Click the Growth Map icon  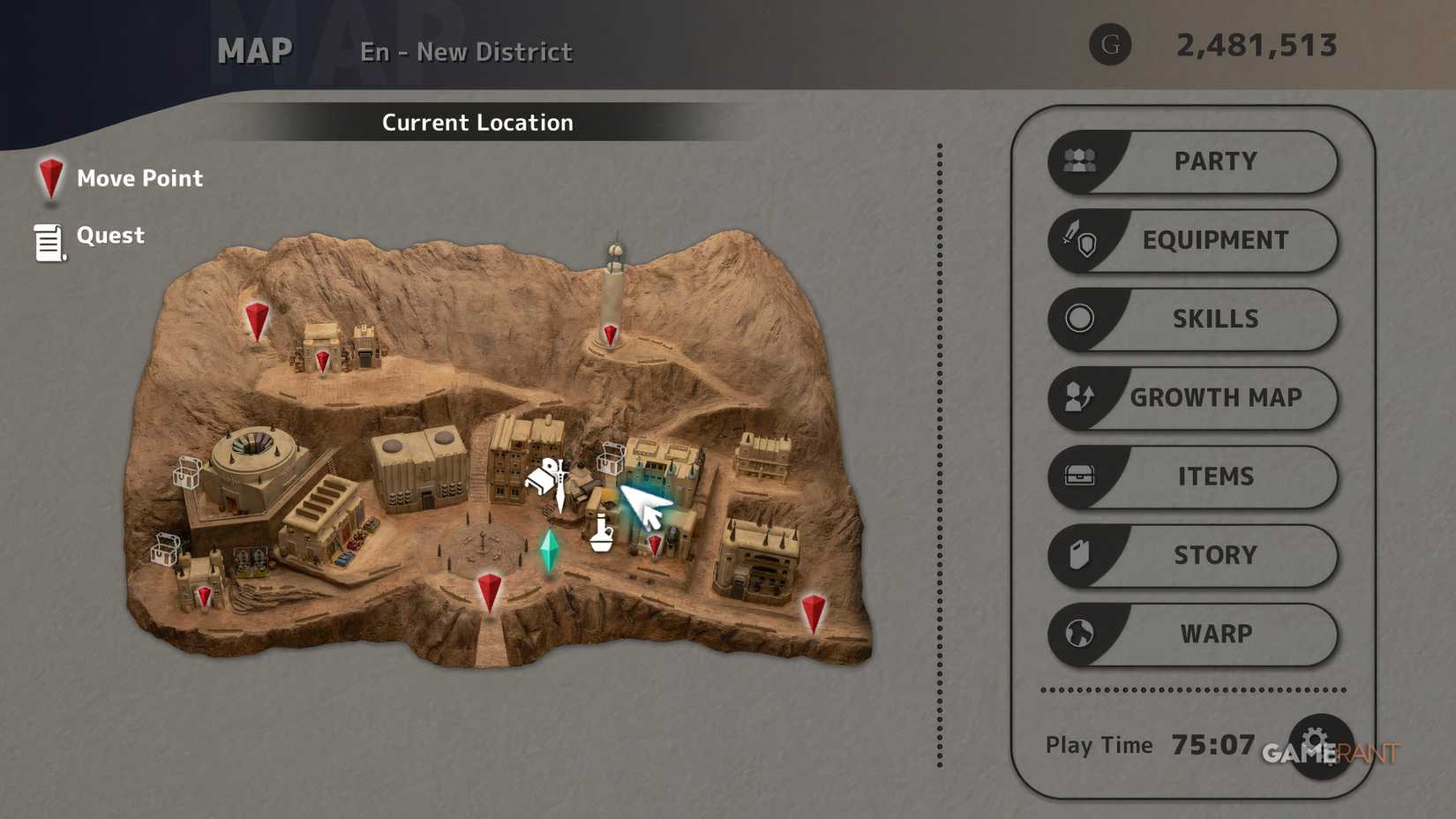[x=1080, y=398]
